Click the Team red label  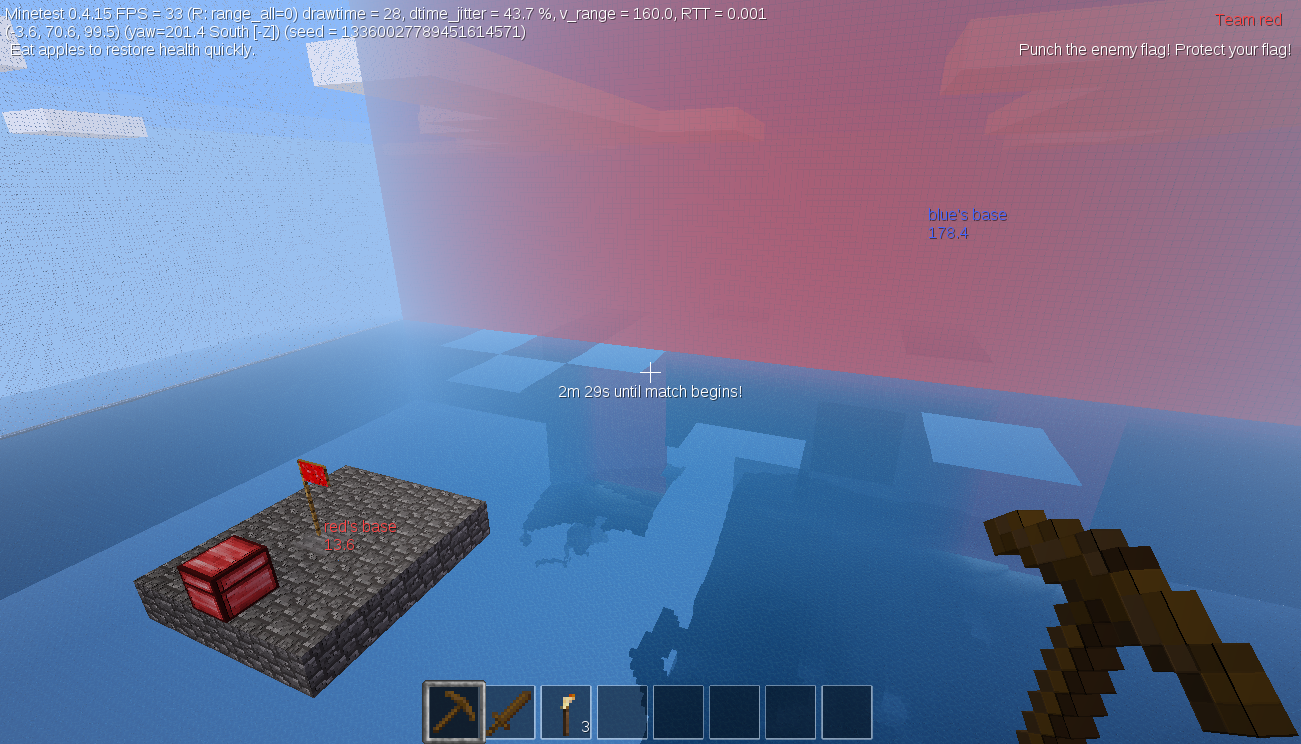1248,19
